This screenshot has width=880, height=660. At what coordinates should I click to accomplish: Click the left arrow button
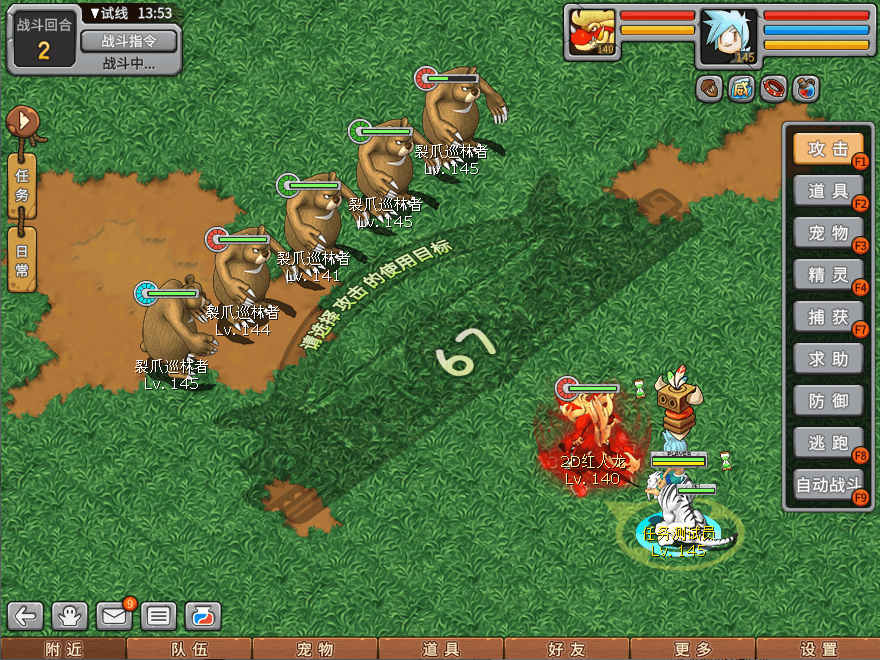tap(27, 616)
